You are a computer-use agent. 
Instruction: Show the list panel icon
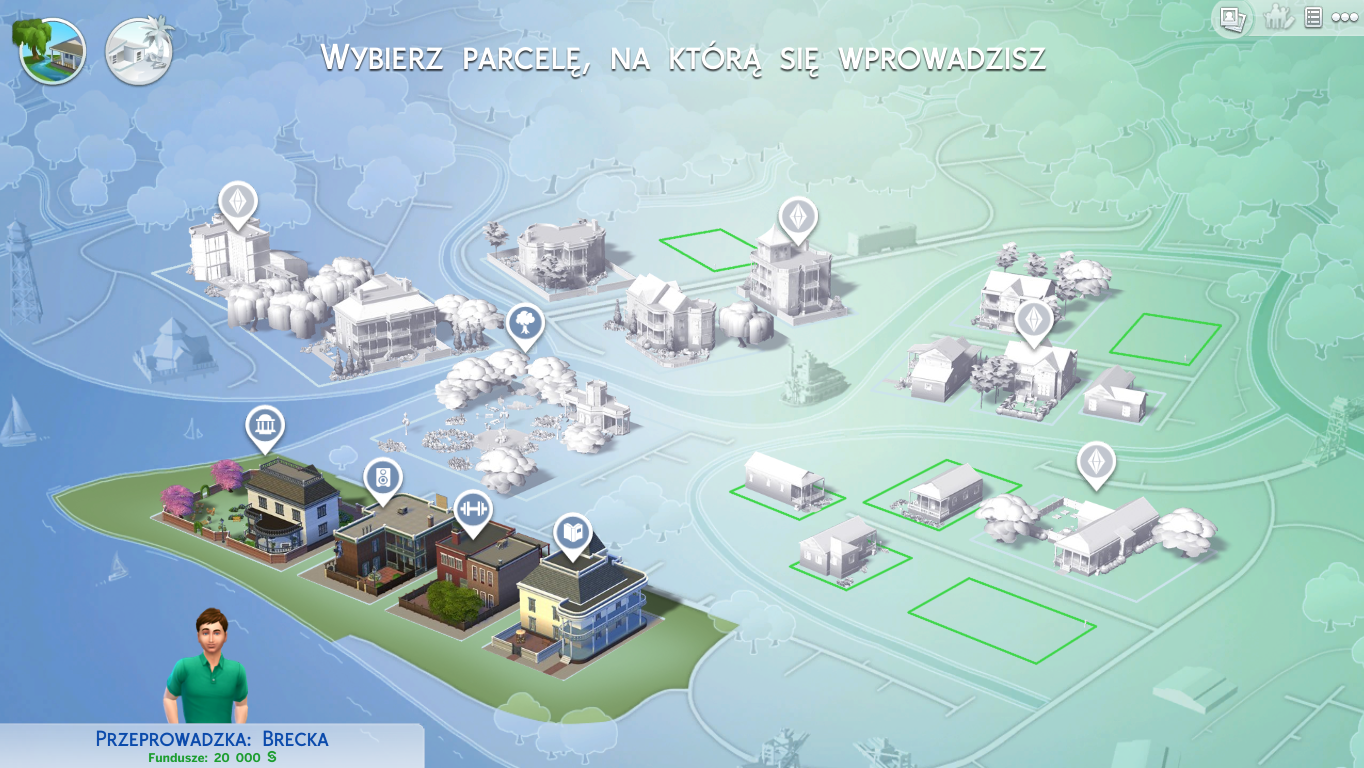click(1313, 17)
